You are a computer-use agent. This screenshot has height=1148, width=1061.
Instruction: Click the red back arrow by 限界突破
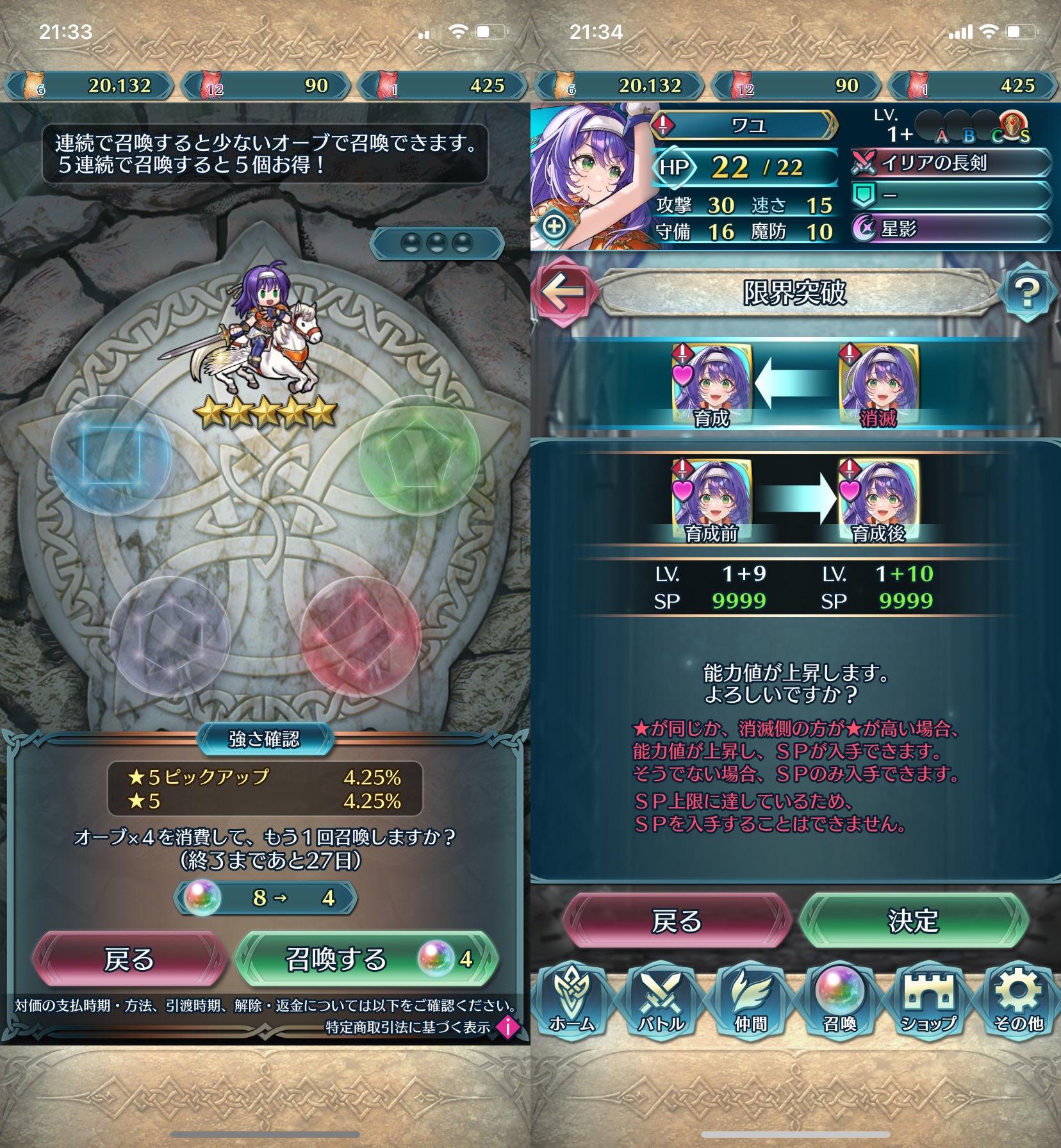coord(564,291)
